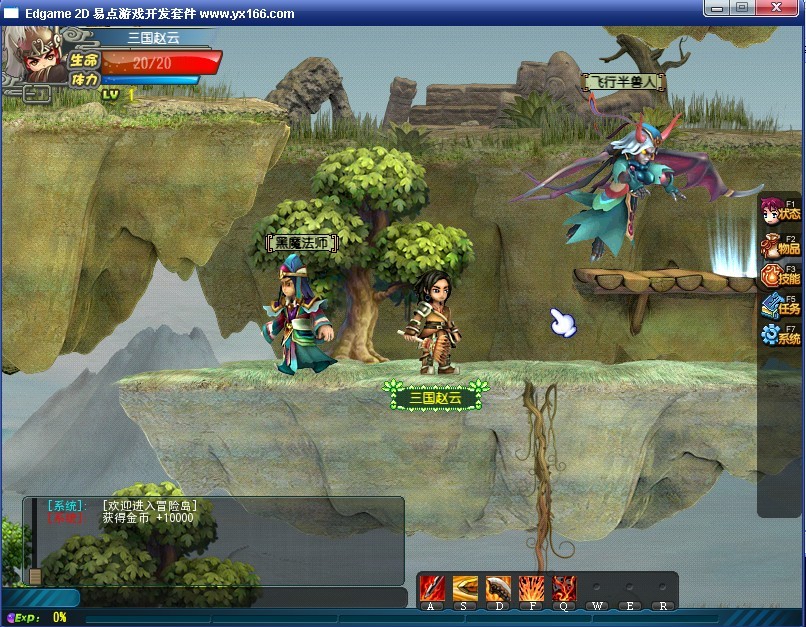
Task: Open the 系统 system menu
Action: pyautogui.click(x=779, y=335)
